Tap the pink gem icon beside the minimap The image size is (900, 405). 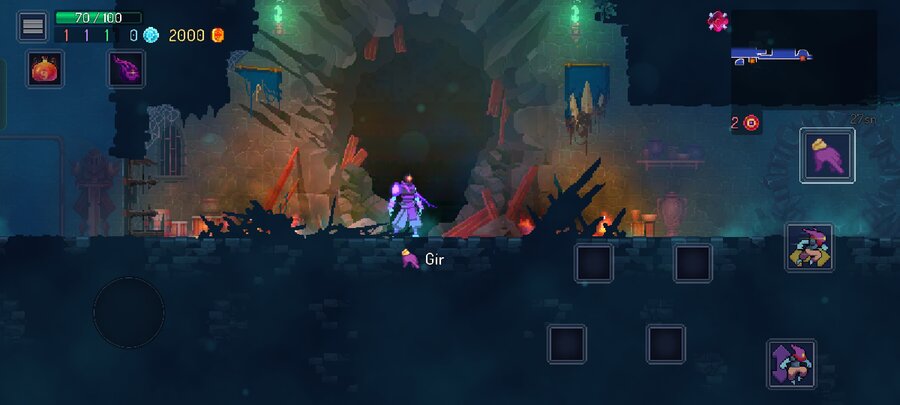(x=717, y=20)
